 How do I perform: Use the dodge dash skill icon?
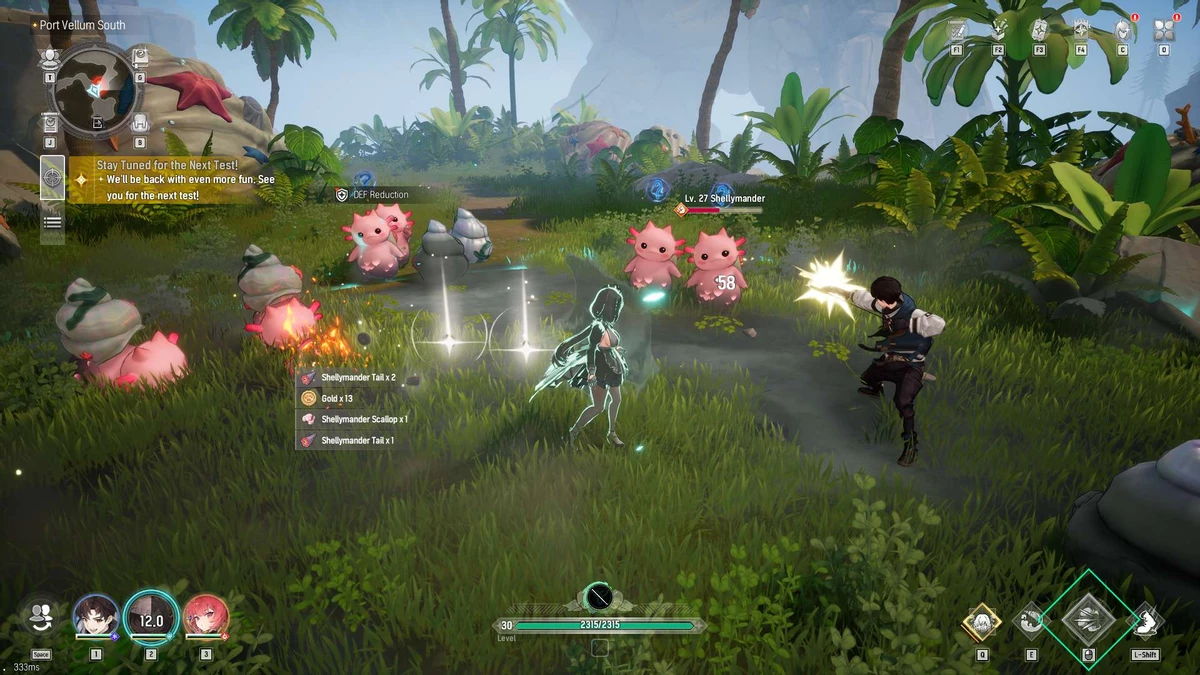pyautogui.click(x=1145, y=620)
